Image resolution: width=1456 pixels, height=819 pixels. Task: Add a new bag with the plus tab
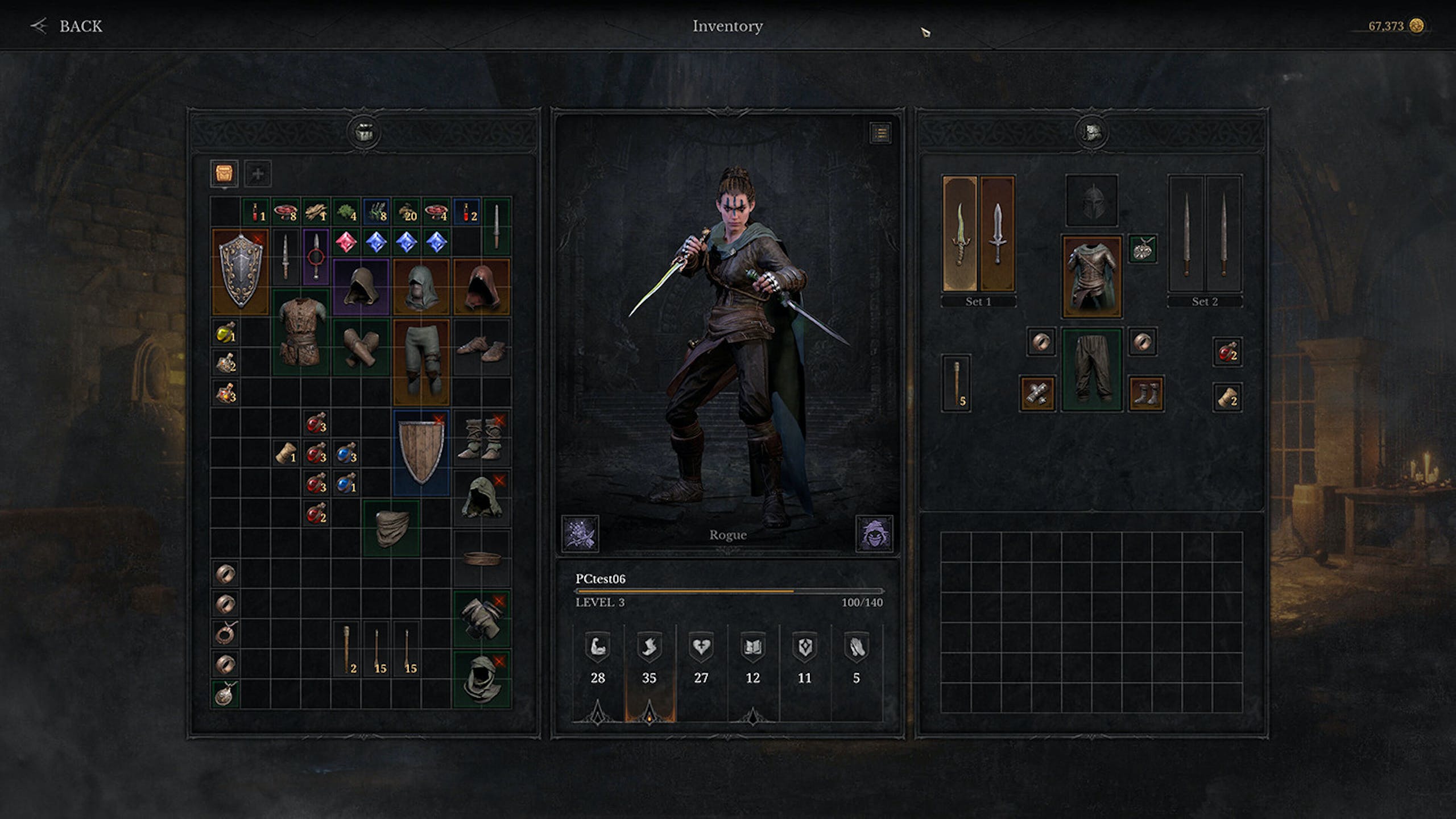(x=258, y=173)
